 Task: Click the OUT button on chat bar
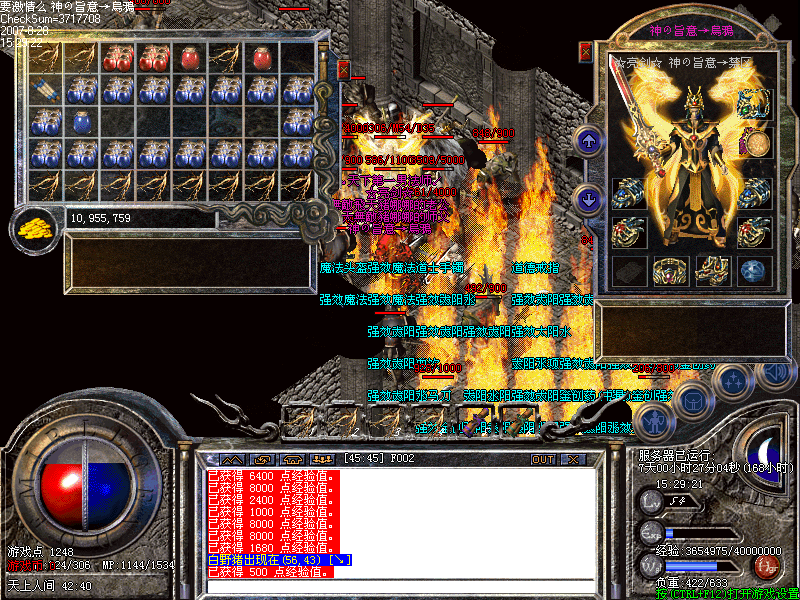click(x=542, y=460)
